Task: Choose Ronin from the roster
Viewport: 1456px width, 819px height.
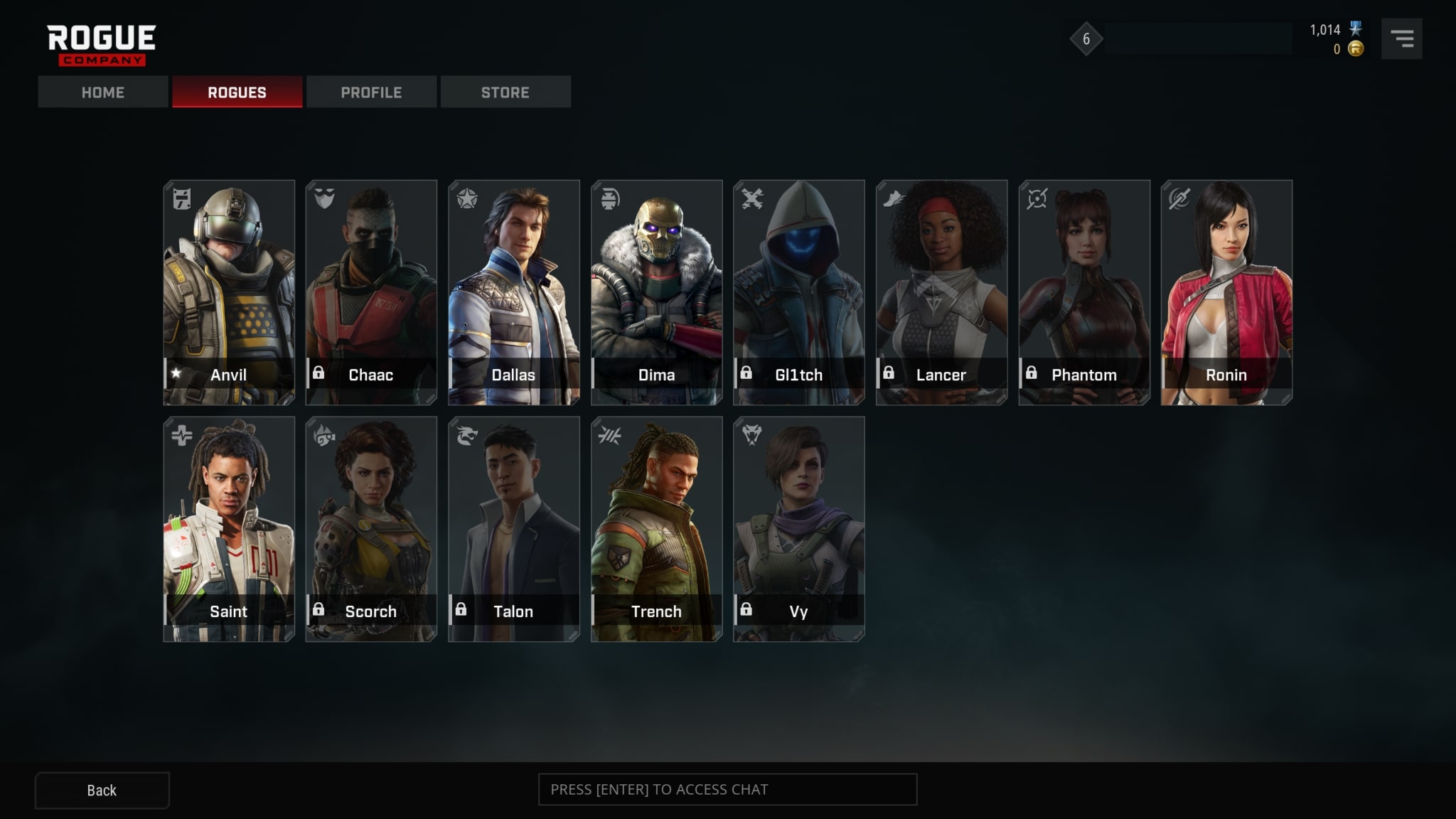Action: (x=1226, y=292)
